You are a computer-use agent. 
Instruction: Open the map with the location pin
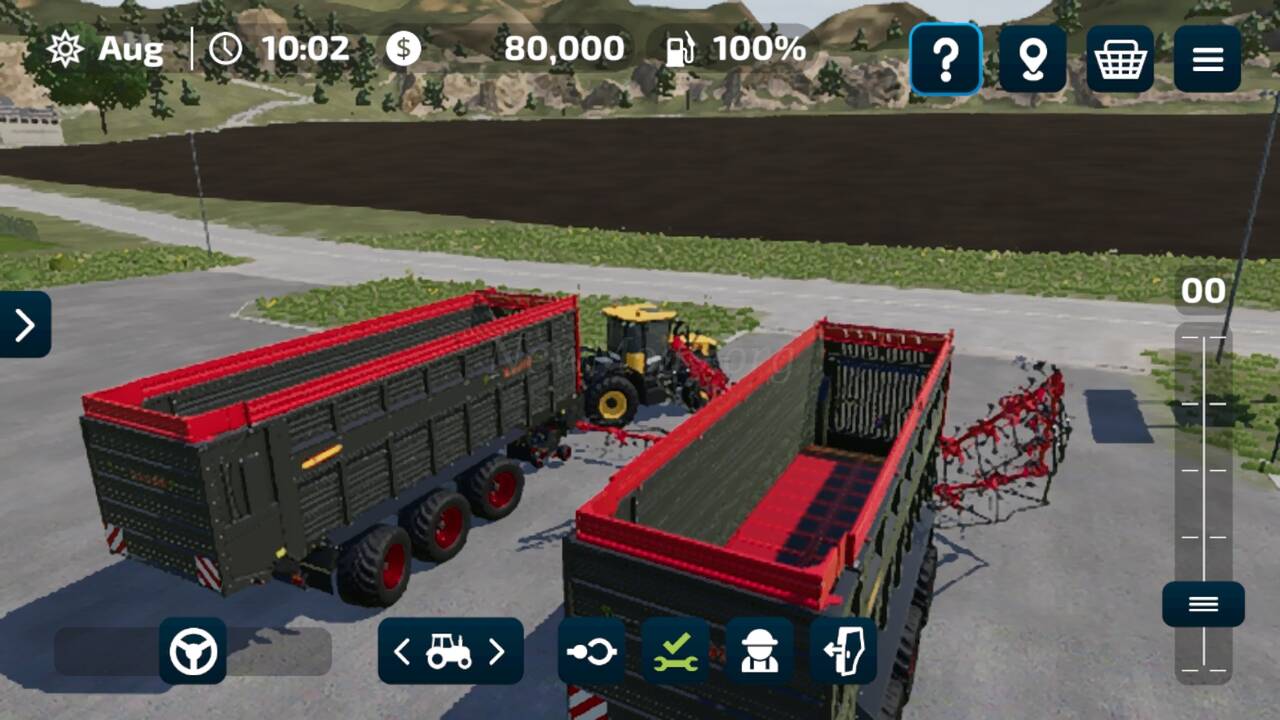(1032, 60)
